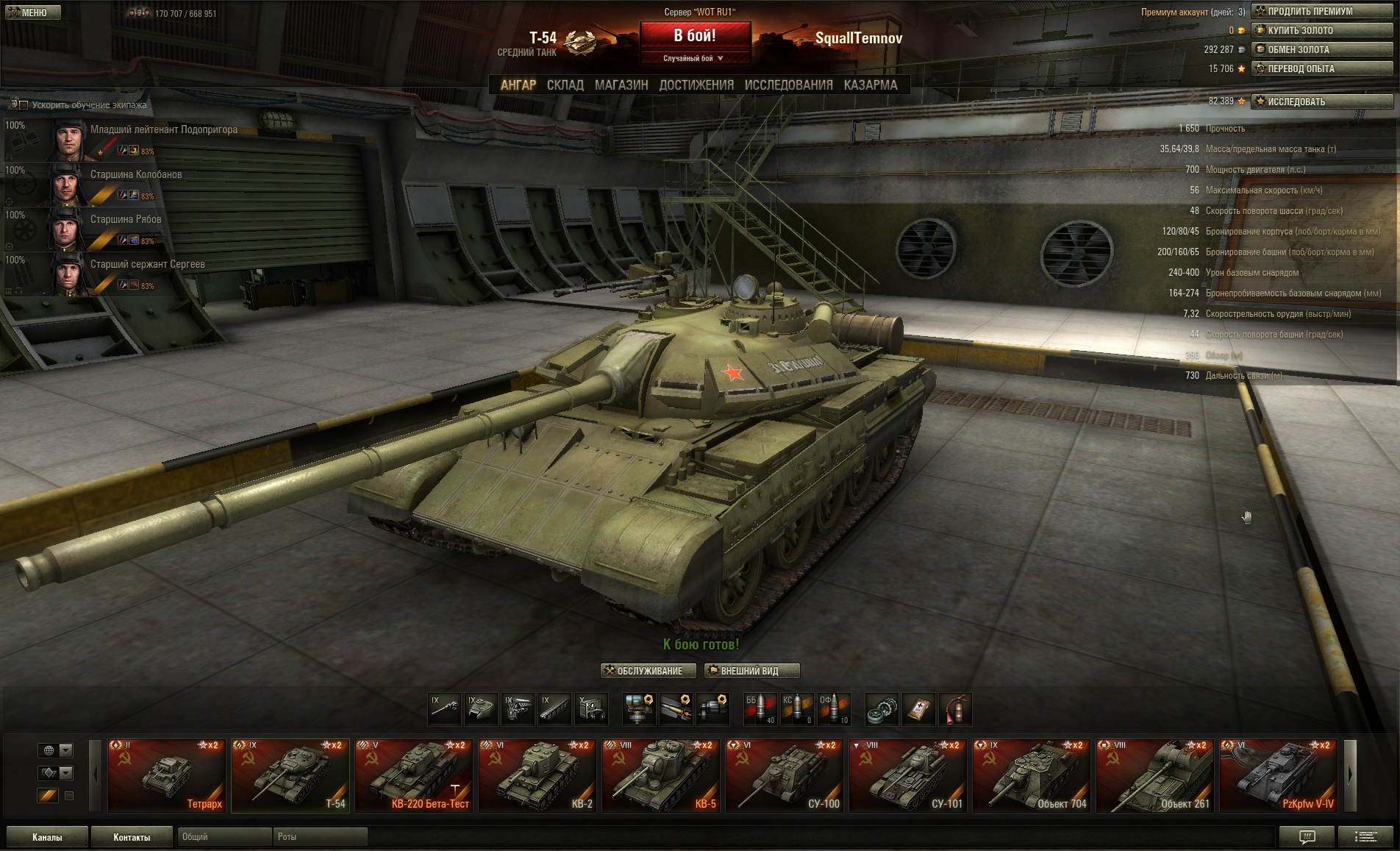Choose the Объект 704 tank
Image resolution: width=1400 pixels, height=851 pixels.
pos(1031,775)
